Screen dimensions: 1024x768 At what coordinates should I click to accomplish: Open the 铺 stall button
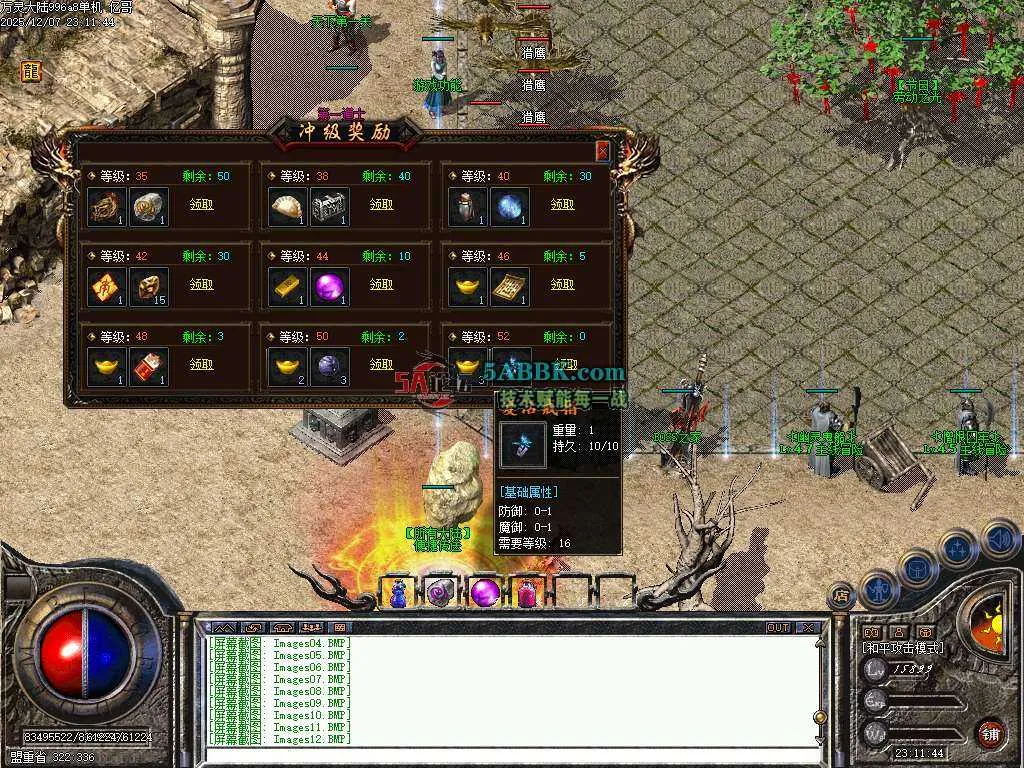(x=990, y=733)
